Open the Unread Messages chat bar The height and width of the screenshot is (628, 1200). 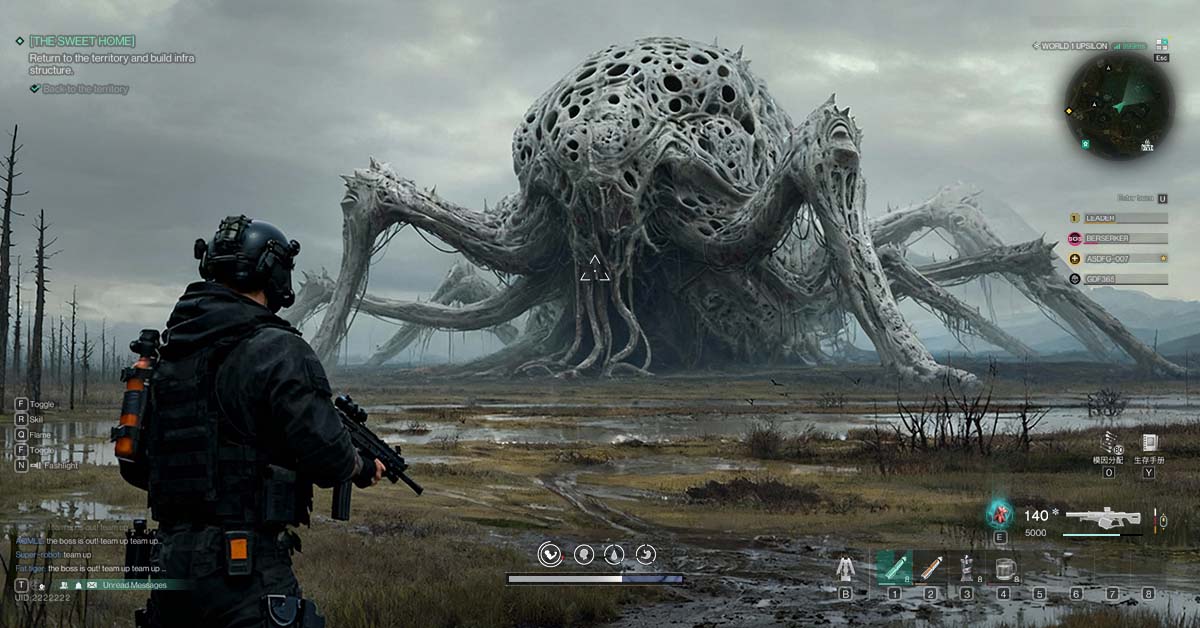coord(127,585)
